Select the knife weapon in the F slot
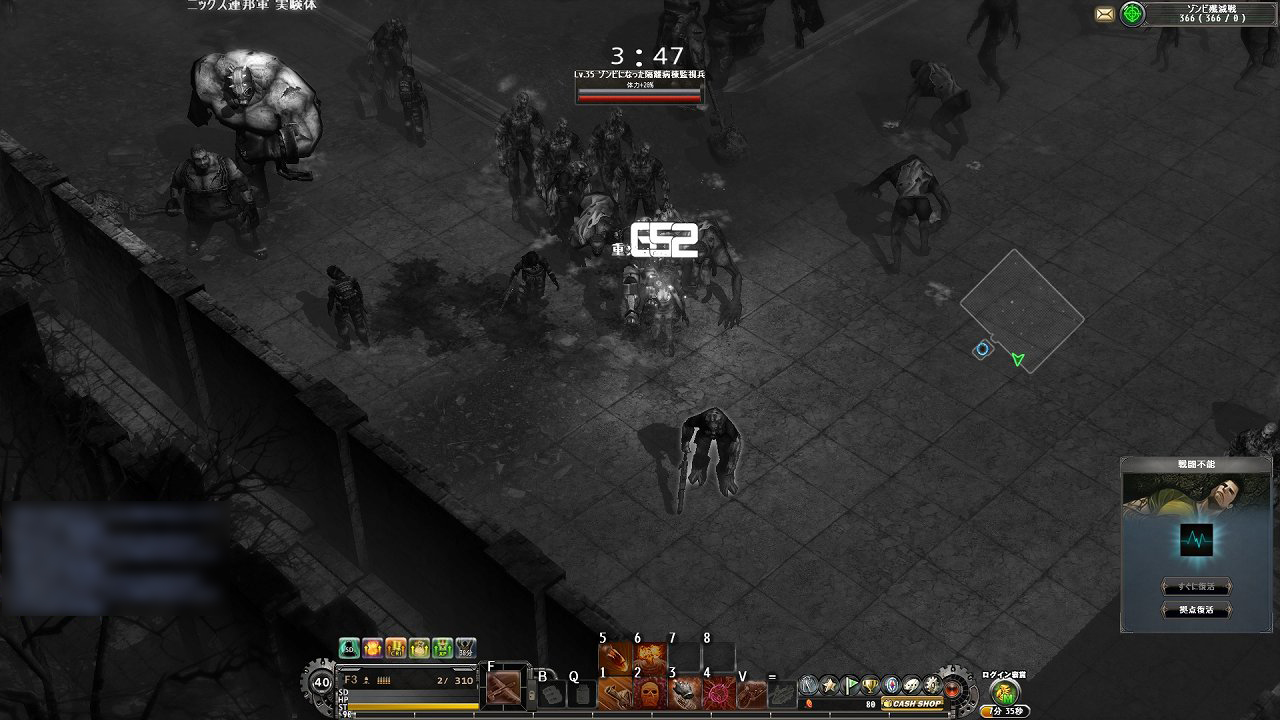Image resolution: width=1280 pixels, height=720 pixels. point(506,688)
